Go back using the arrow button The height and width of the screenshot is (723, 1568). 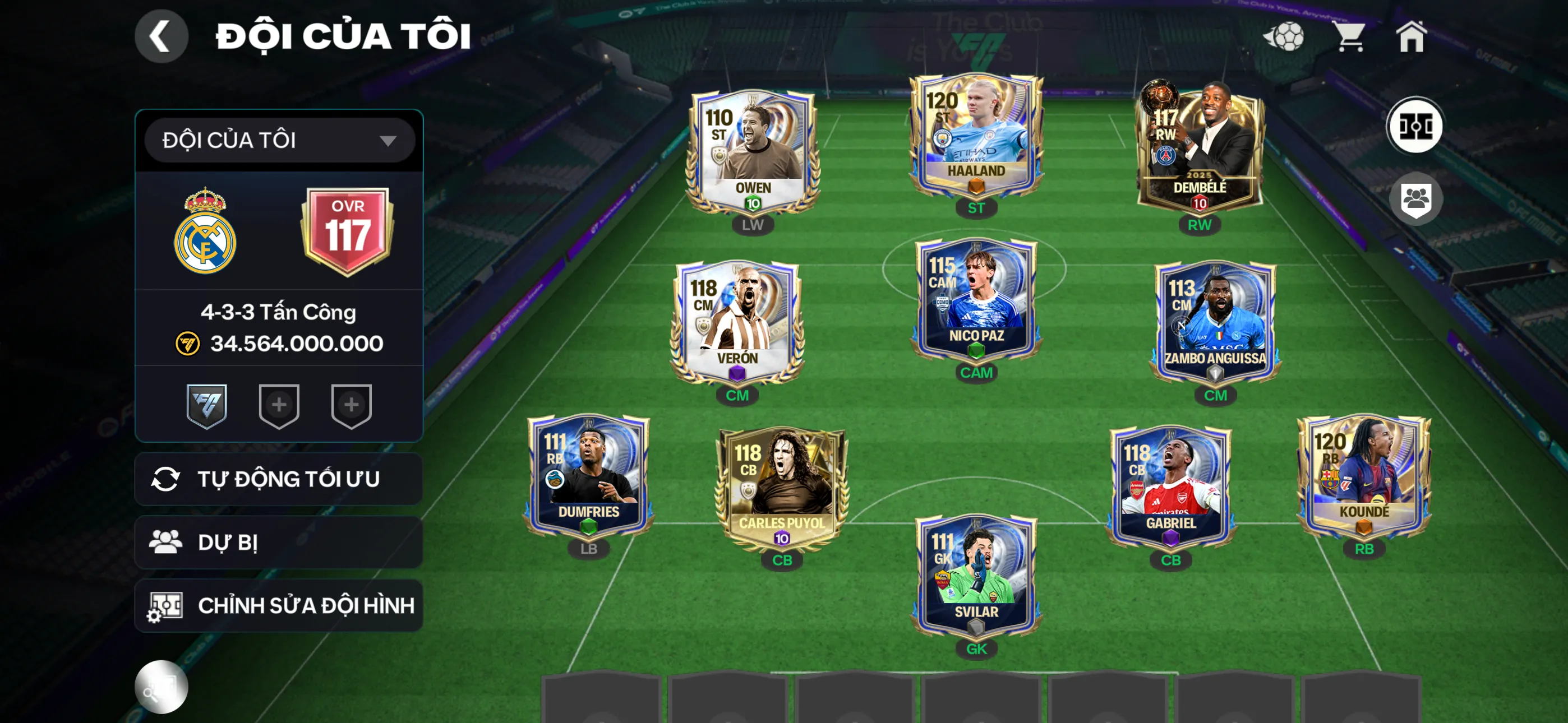[161, 36]
